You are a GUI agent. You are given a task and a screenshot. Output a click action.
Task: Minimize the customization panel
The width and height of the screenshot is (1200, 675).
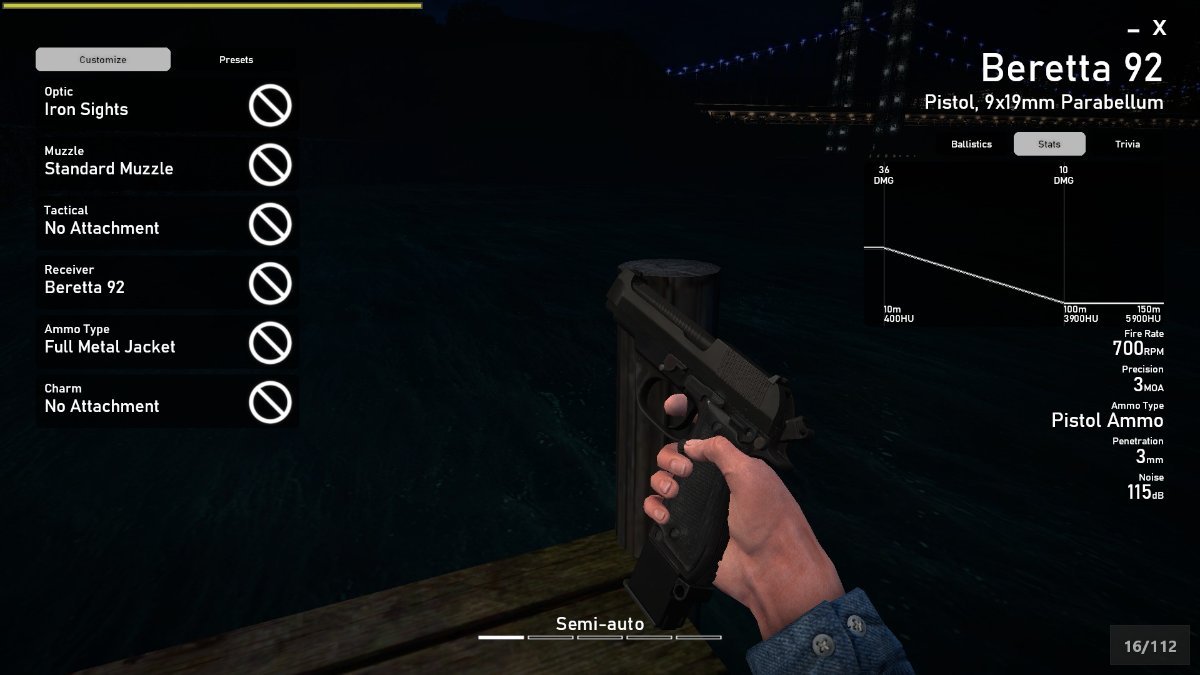1133,32
